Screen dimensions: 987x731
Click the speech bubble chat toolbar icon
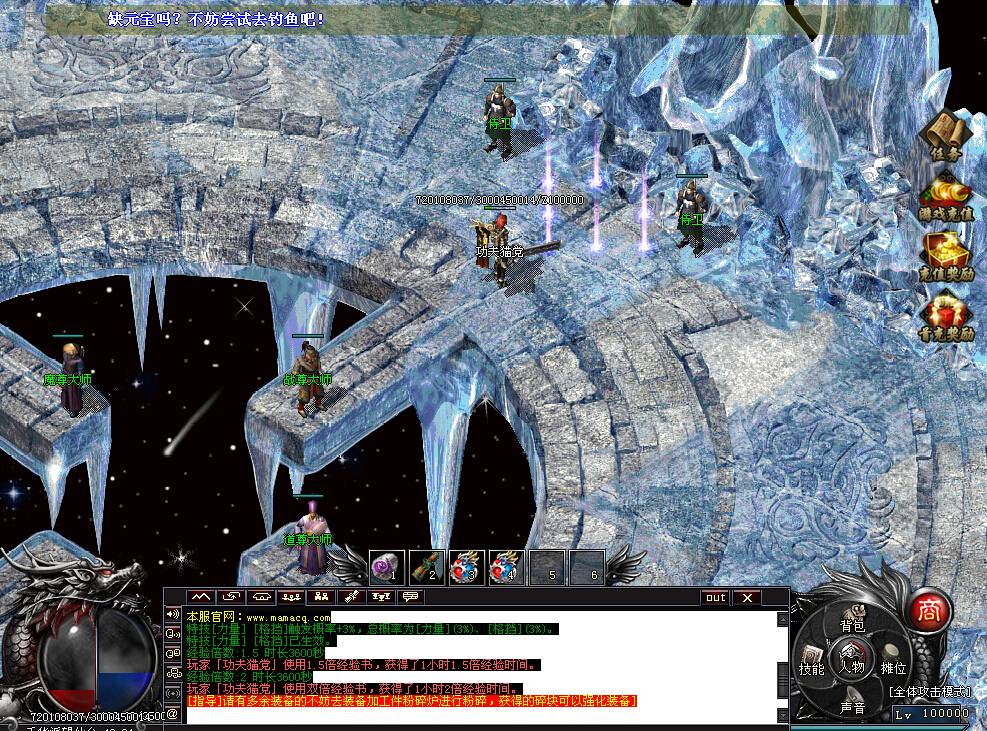coord(409,597)
